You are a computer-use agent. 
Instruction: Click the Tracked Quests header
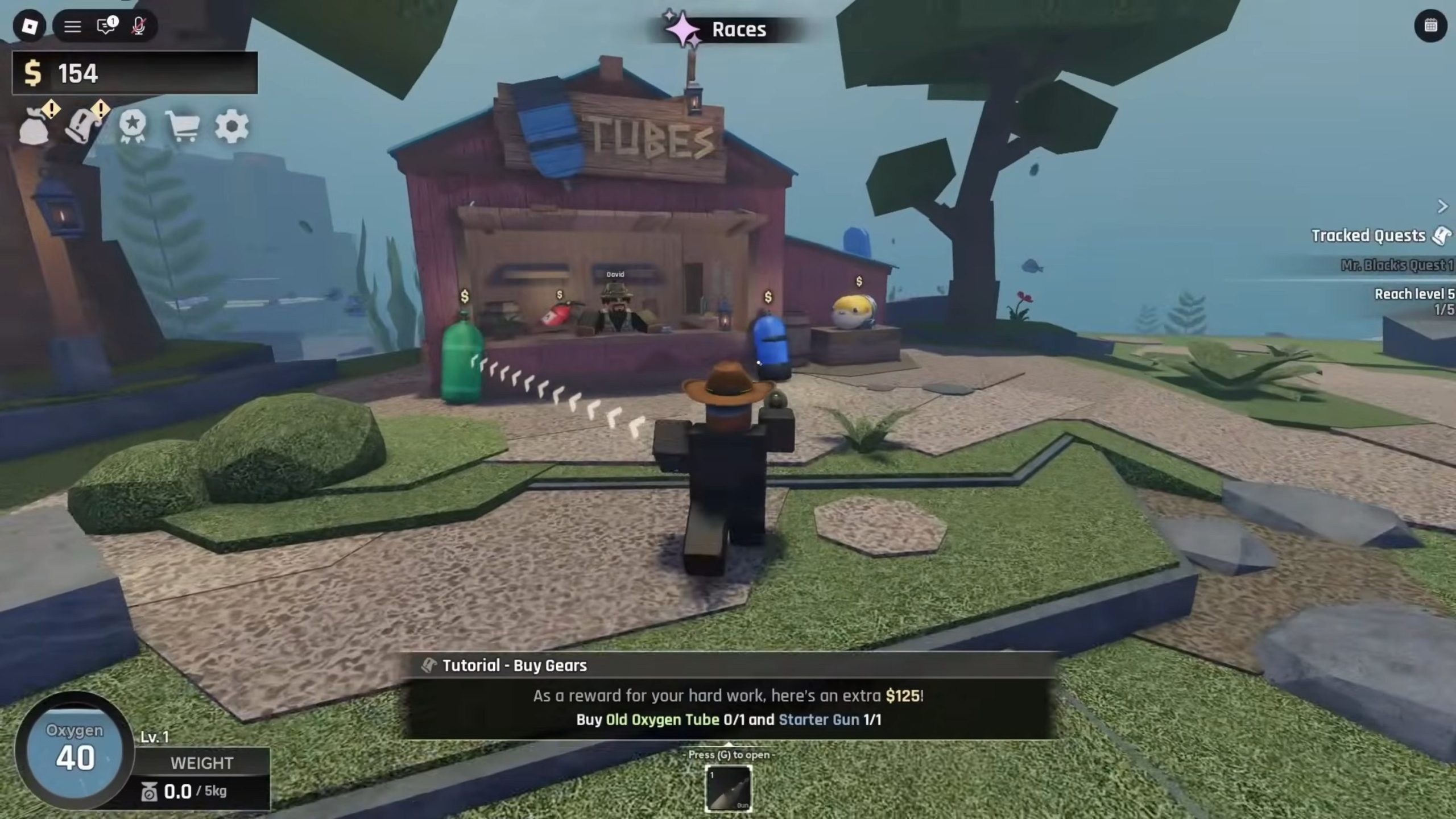click(x=1368, y=235)
